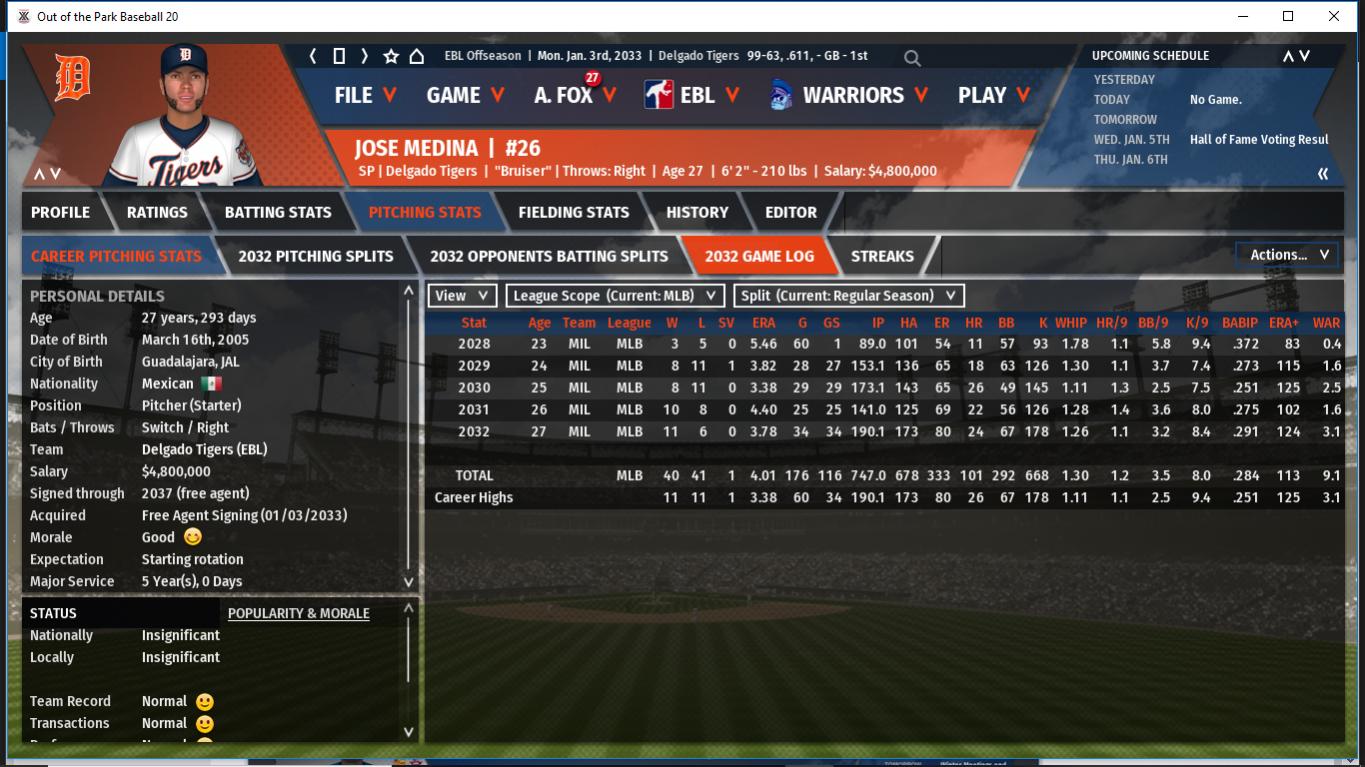The width and height of the screenshot is (1365, 767).
Task: Open the FILE menu
Action: (364, 95)
